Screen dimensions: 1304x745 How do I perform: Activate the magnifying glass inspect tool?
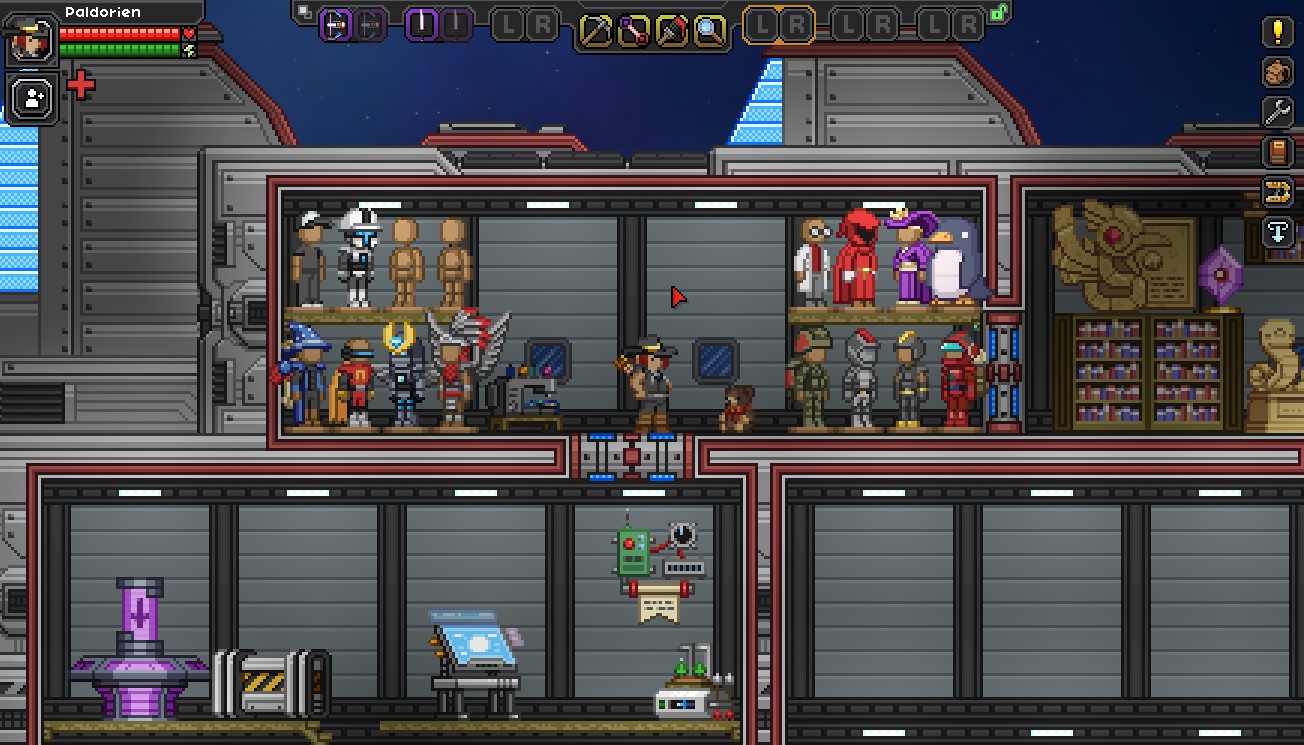709,31
